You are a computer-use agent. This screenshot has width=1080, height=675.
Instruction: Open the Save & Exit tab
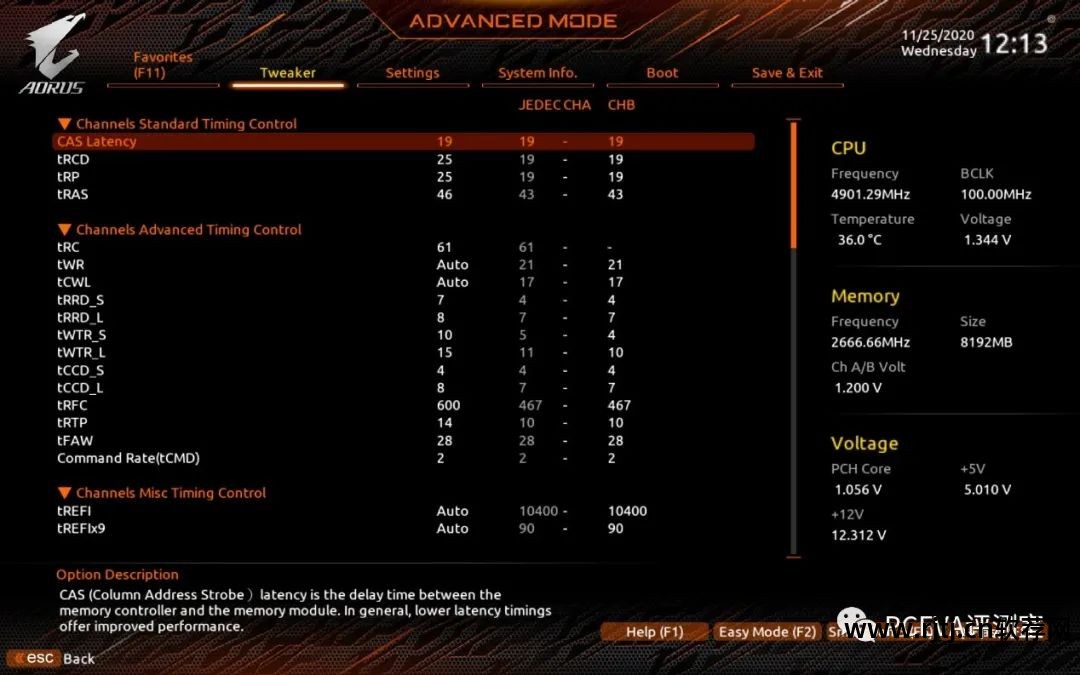pos(787,73)
